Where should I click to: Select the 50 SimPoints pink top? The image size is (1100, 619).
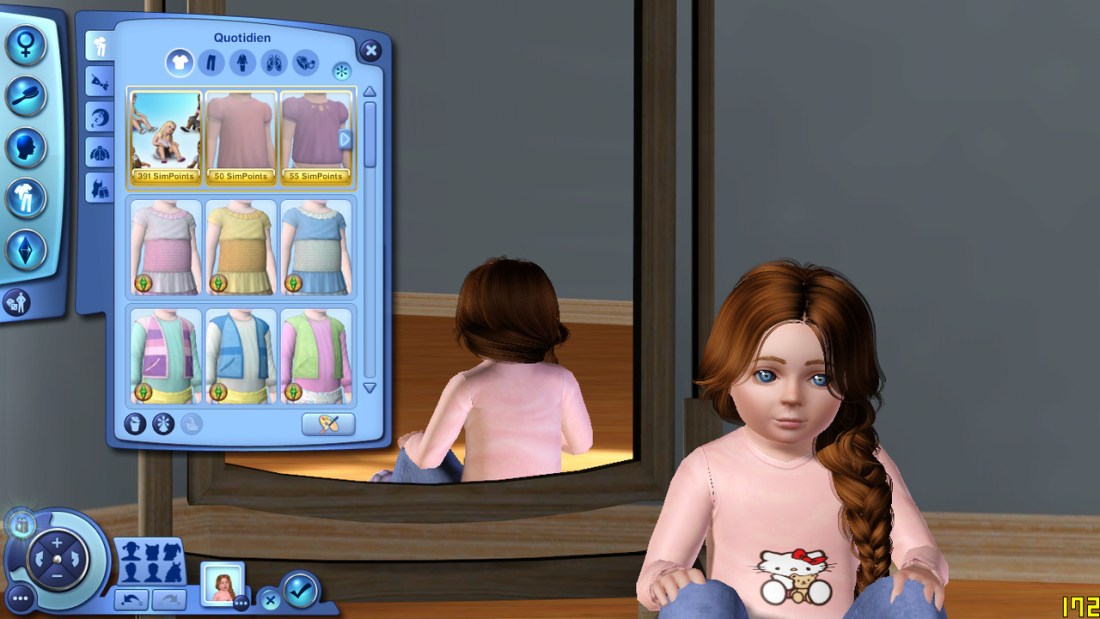[x=241, y=137]
